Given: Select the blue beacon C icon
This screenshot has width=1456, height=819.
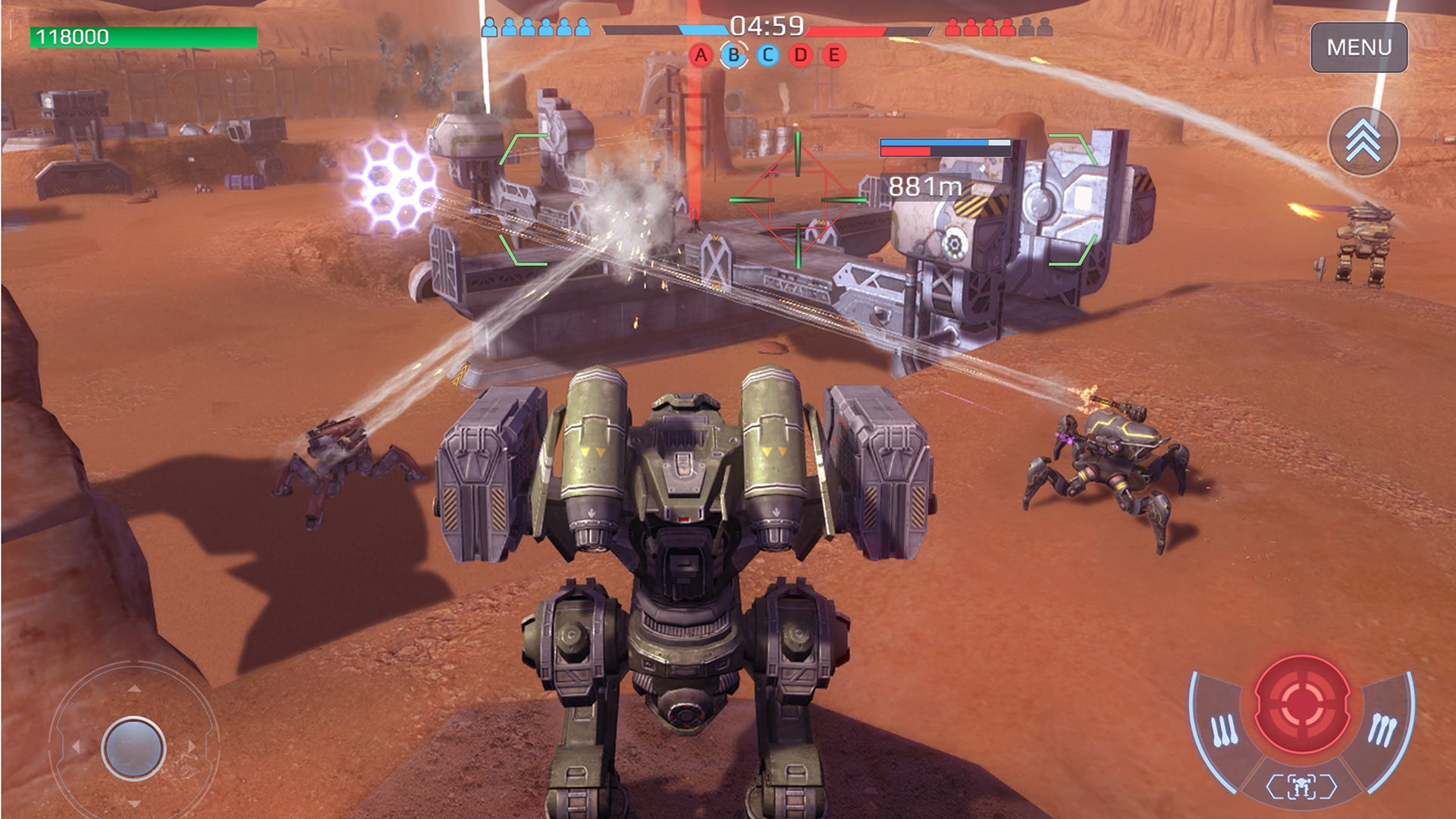Looking at the screenshot, I should click(766, 55).
